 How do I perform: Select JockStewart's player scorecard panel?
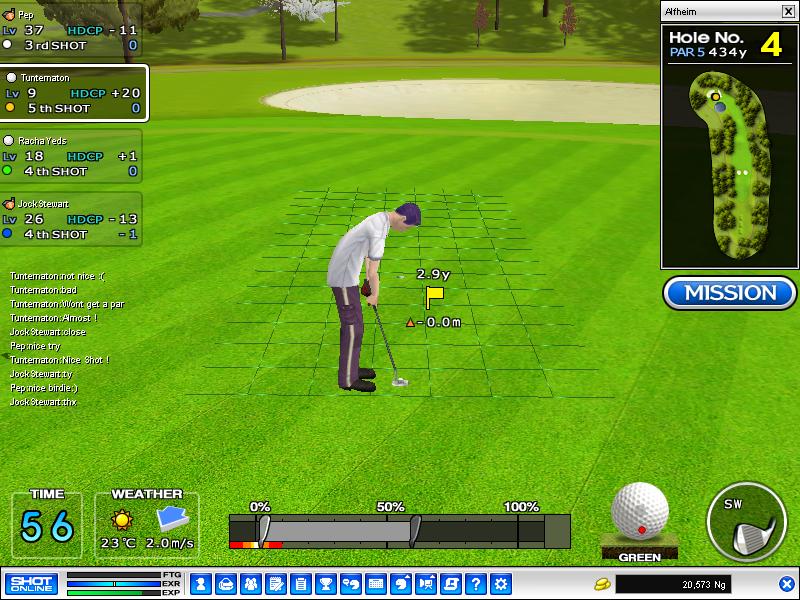(70, 219)
